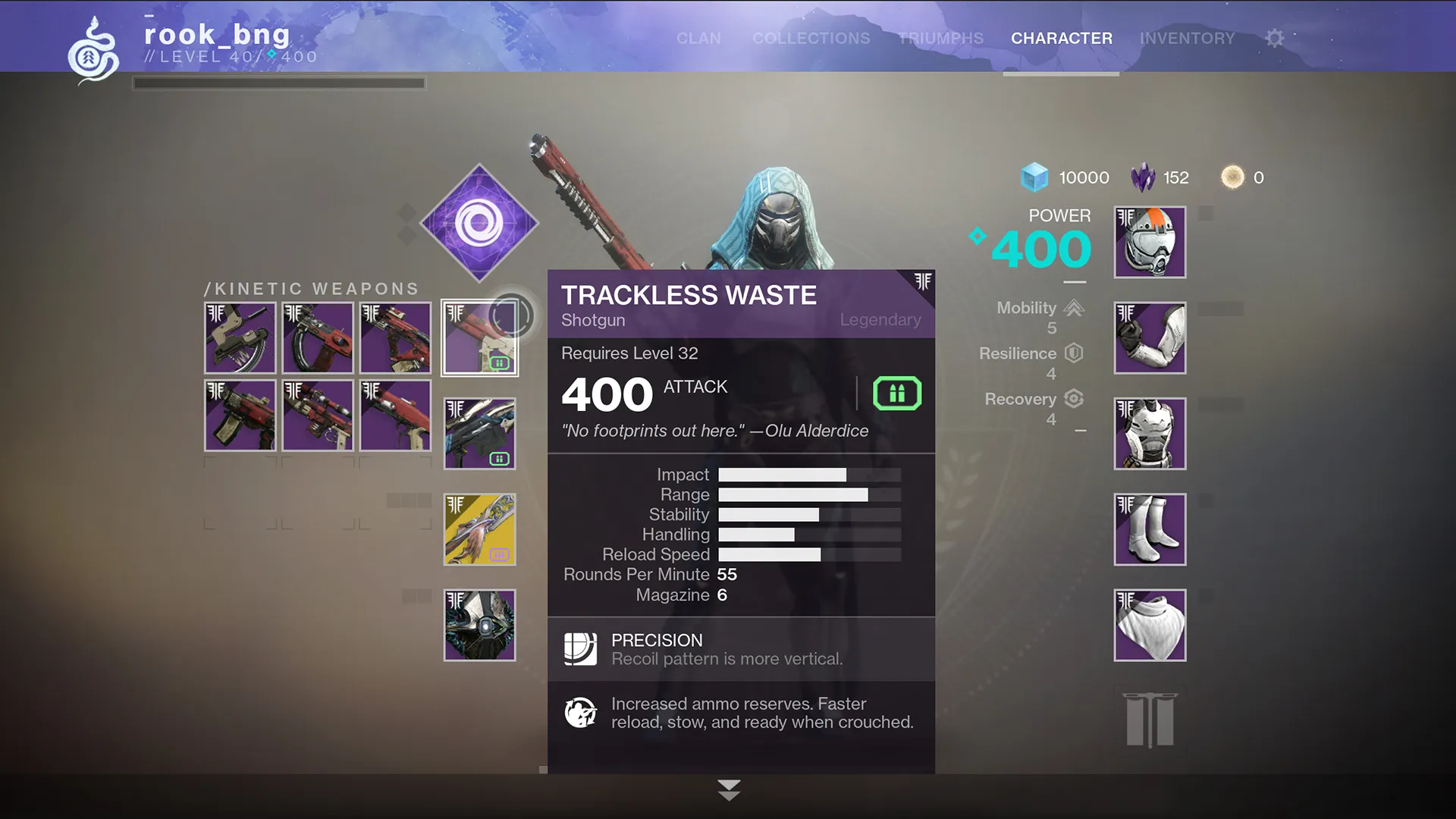This screenshot has width=1456, height=819.
Task: Select the purple subclass diamond icon
Action: [x=479, y=223]
